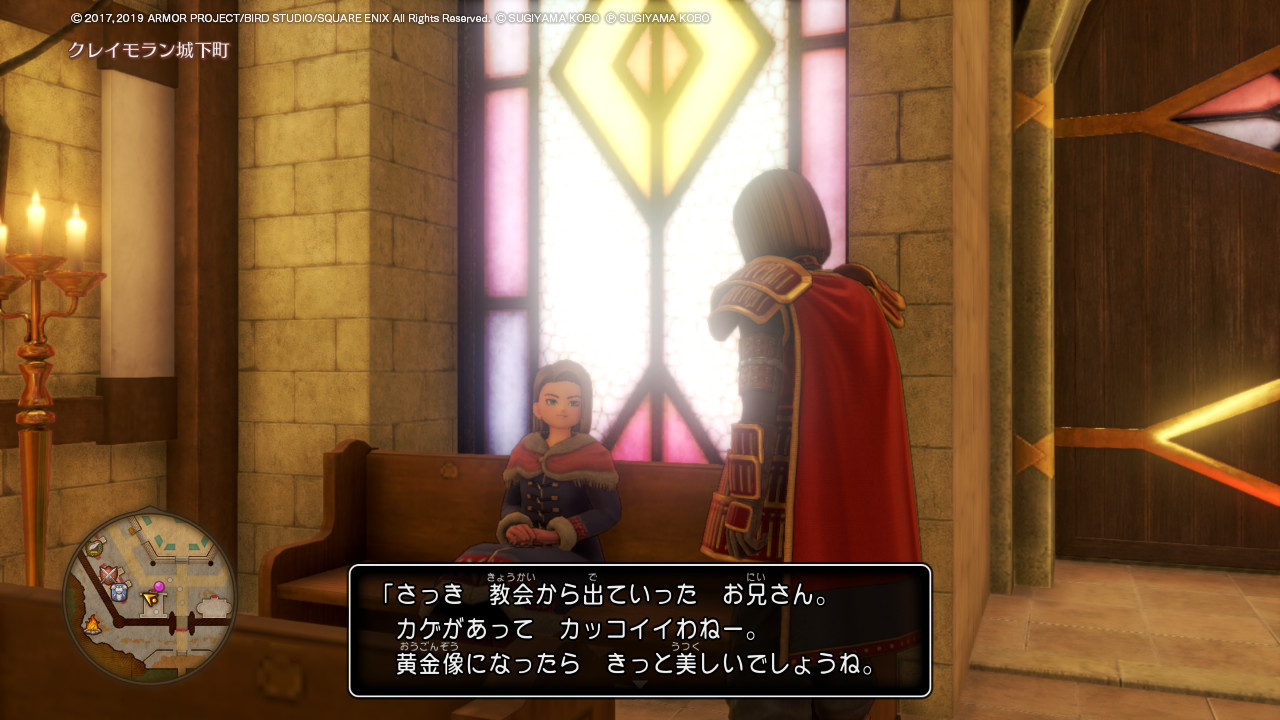Image resolution: width=1280 pixels, height=720 pixels.
Task: Click the green wreath shop map marker
Action: 95,546
